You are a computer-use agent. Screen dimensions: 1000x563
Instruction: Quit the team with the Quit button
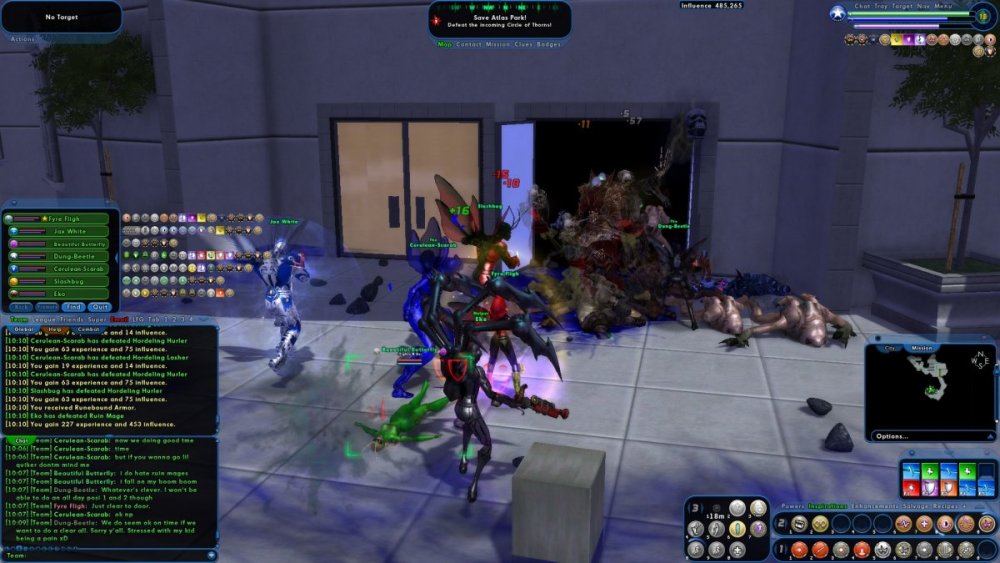[x=100, y=307]
